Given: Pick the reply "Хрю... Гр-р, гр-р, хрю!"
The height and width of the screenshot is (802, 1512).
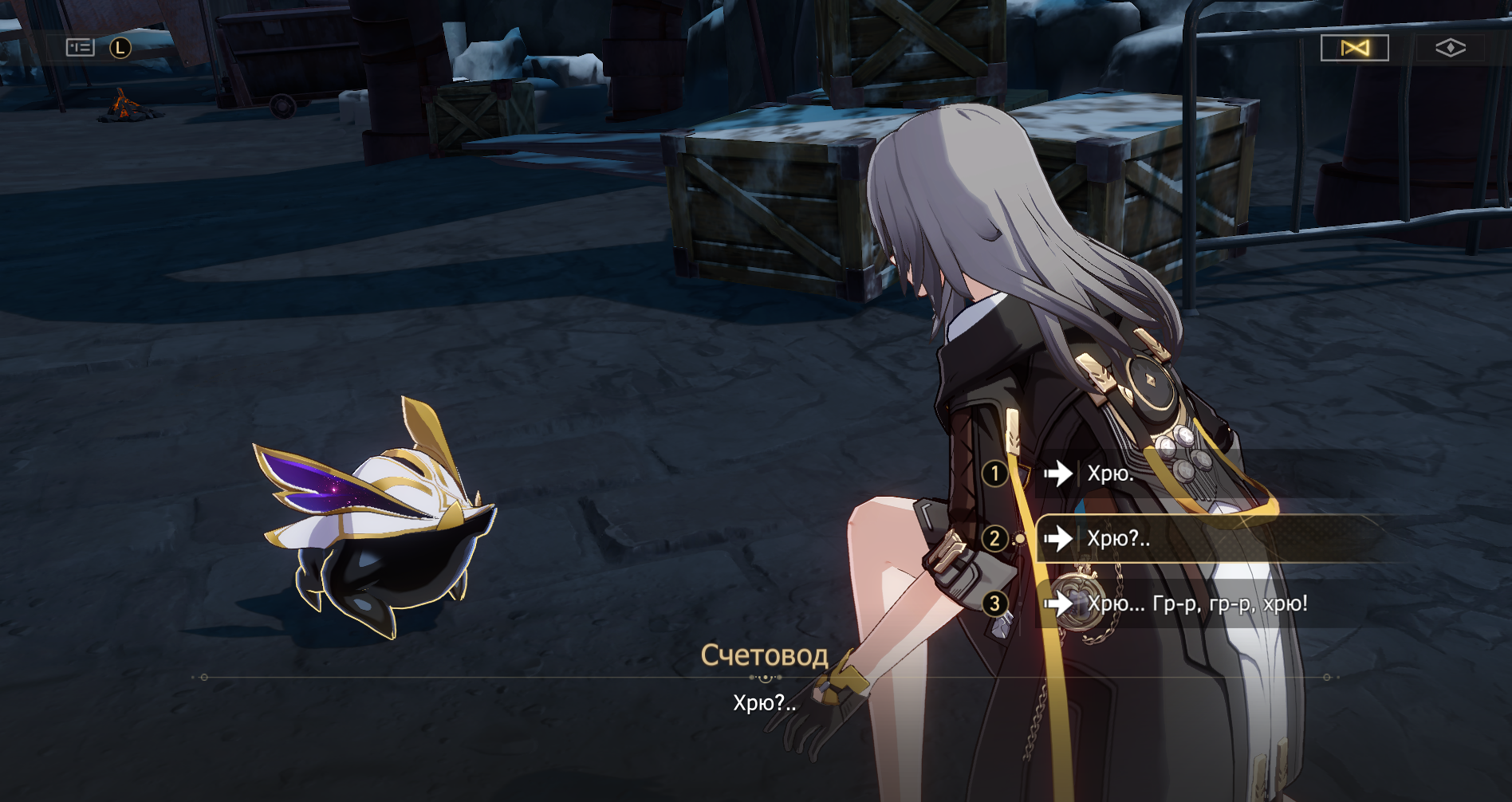Looking at the screenshot, I should pos(1196,603).
